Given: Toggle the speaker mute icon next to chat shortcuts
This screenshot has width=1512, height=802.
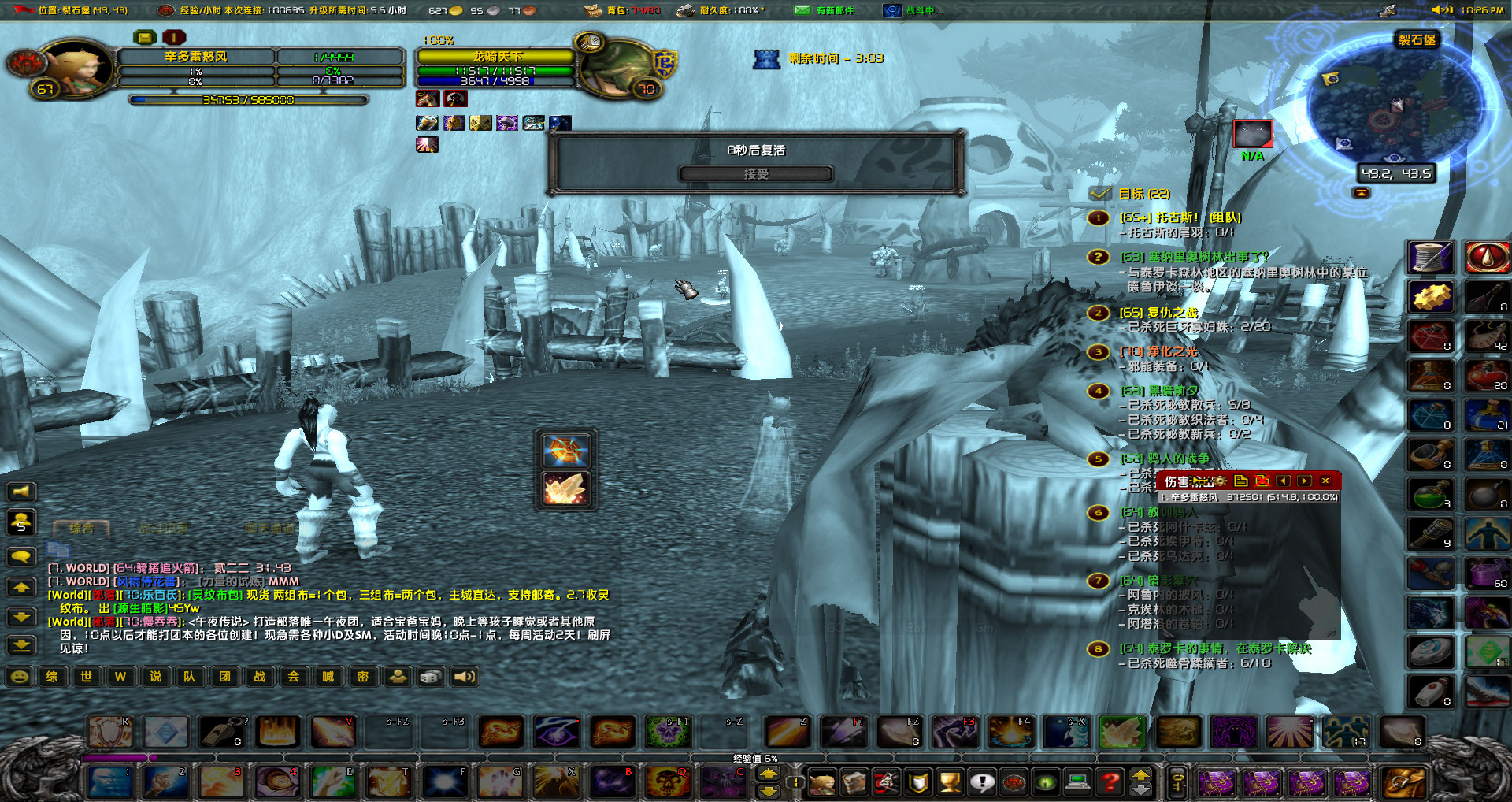Looking at the screenshot, I should [465, 677].
